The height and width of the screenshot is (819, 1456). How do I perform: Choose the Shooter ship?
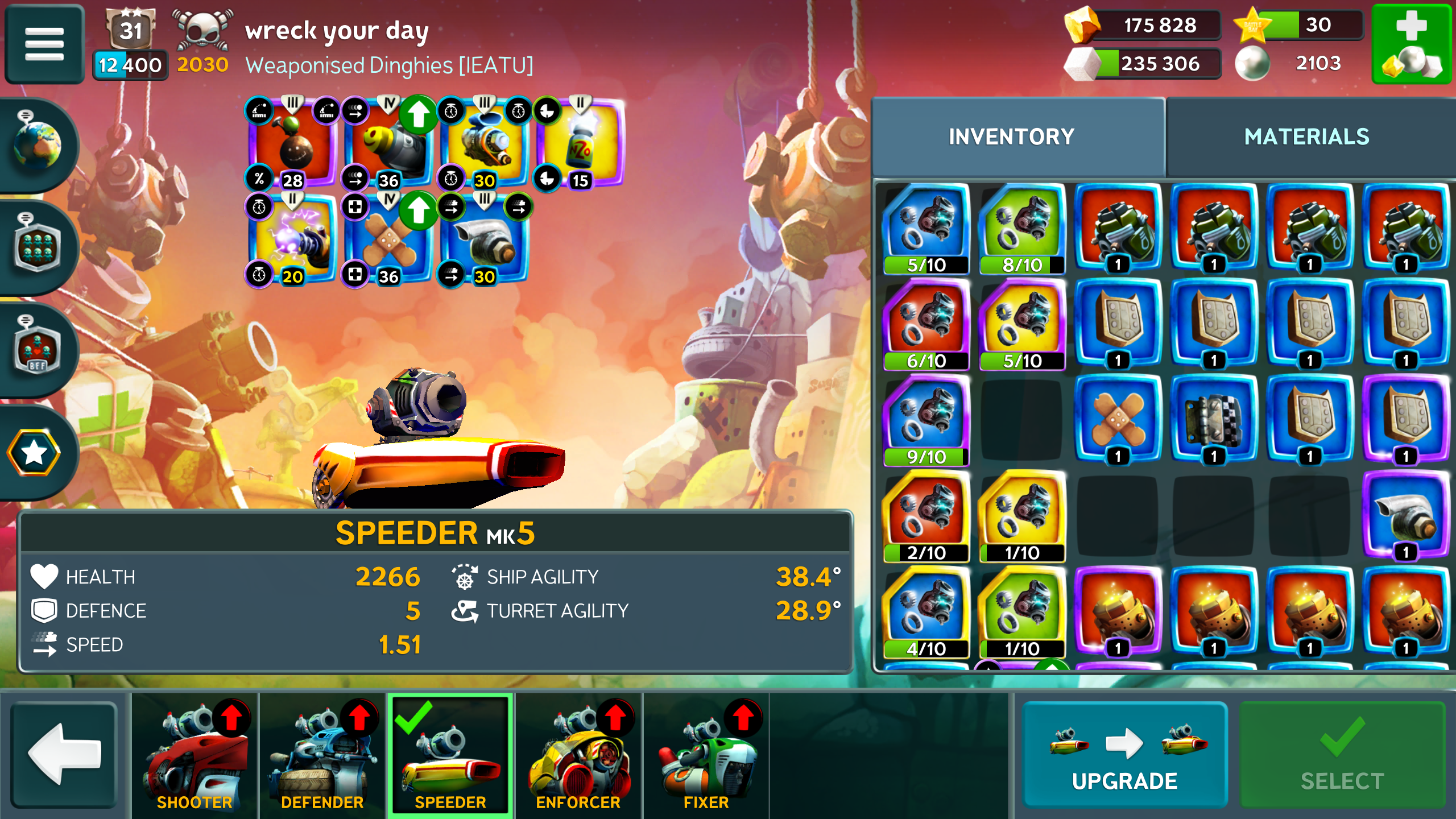pos(195,755)
